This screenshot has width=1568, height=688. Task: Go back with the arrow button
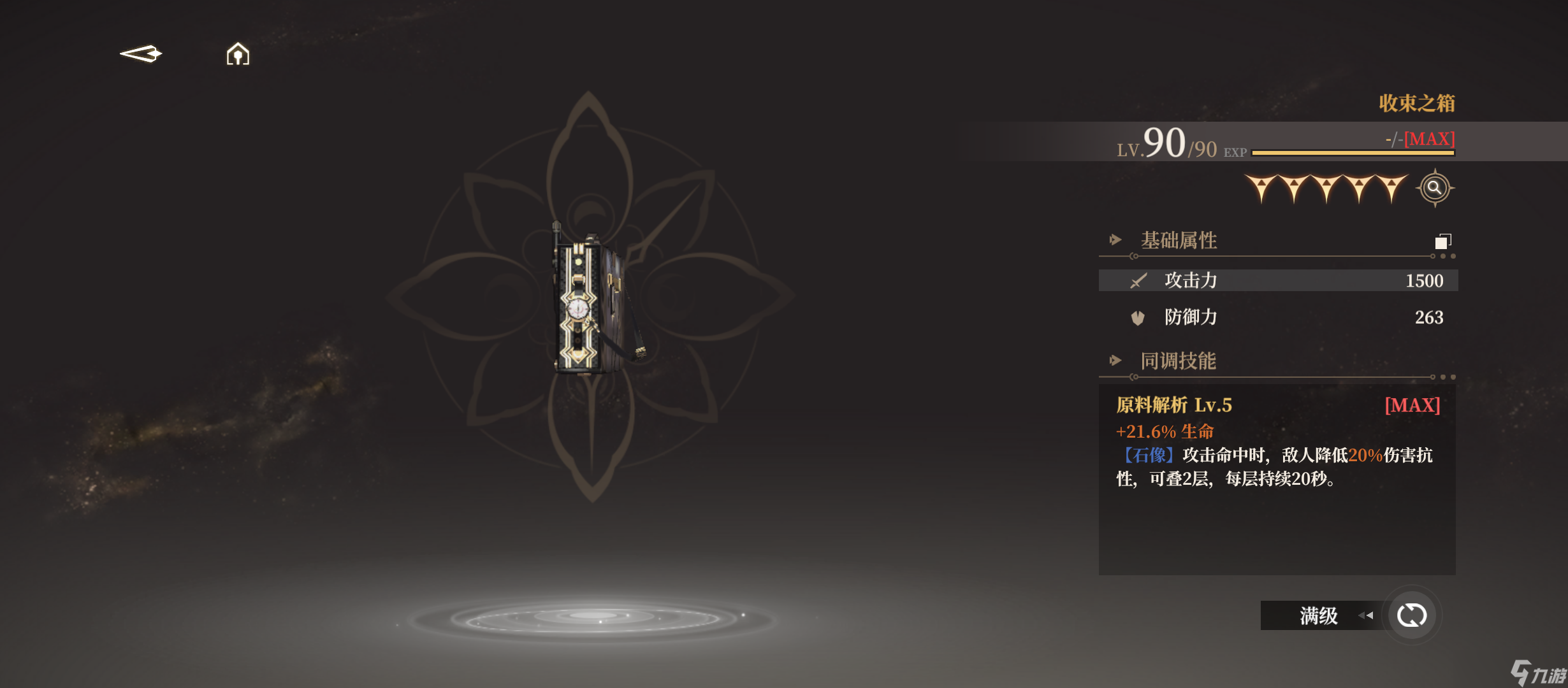(x=141, y=54)
